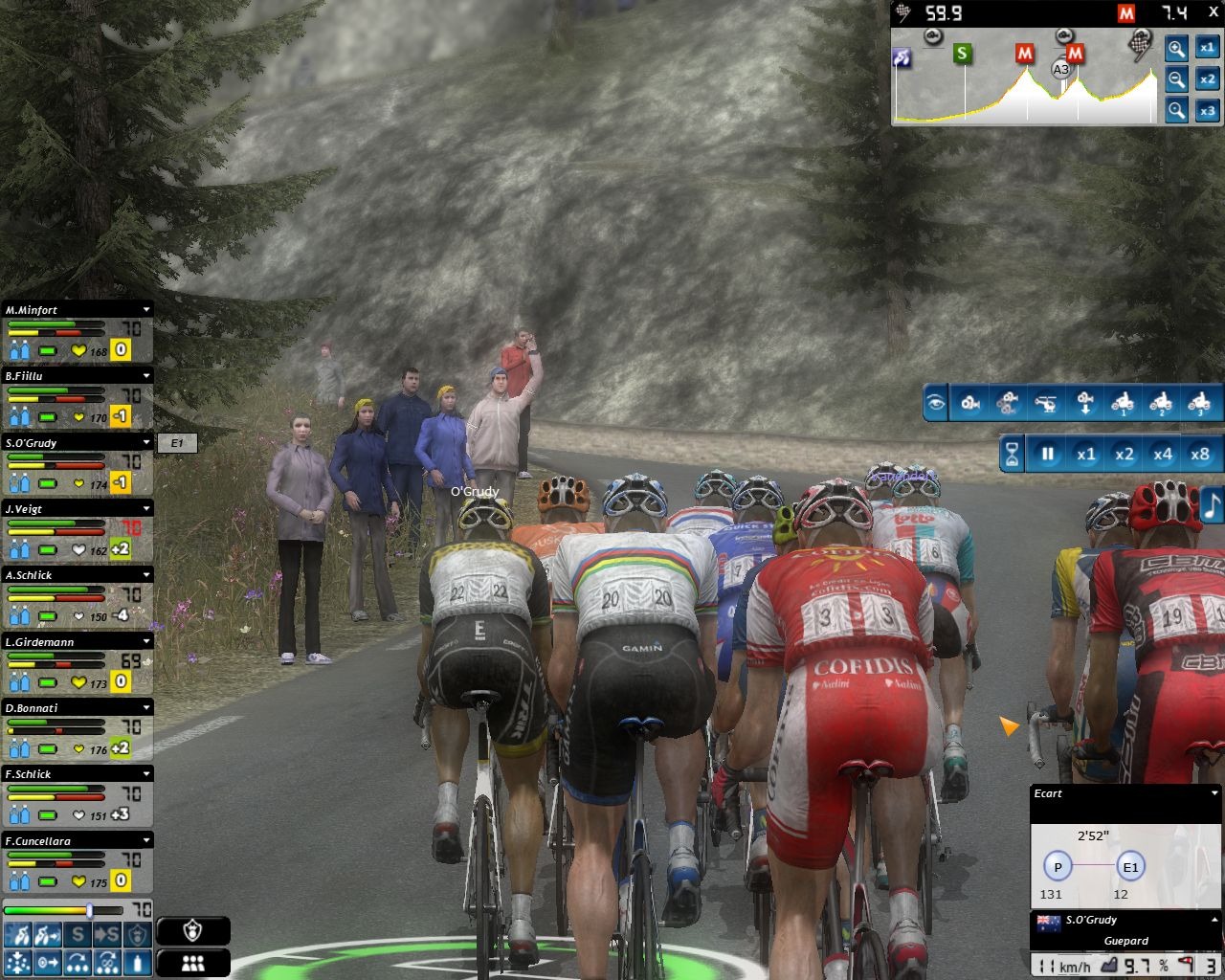Toggle the eye view options panel

[x=936, y=403]
